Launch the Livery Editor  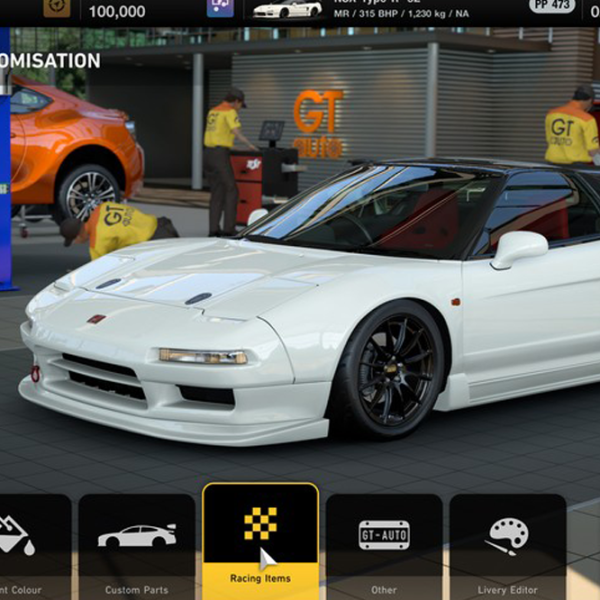[507, 545]
